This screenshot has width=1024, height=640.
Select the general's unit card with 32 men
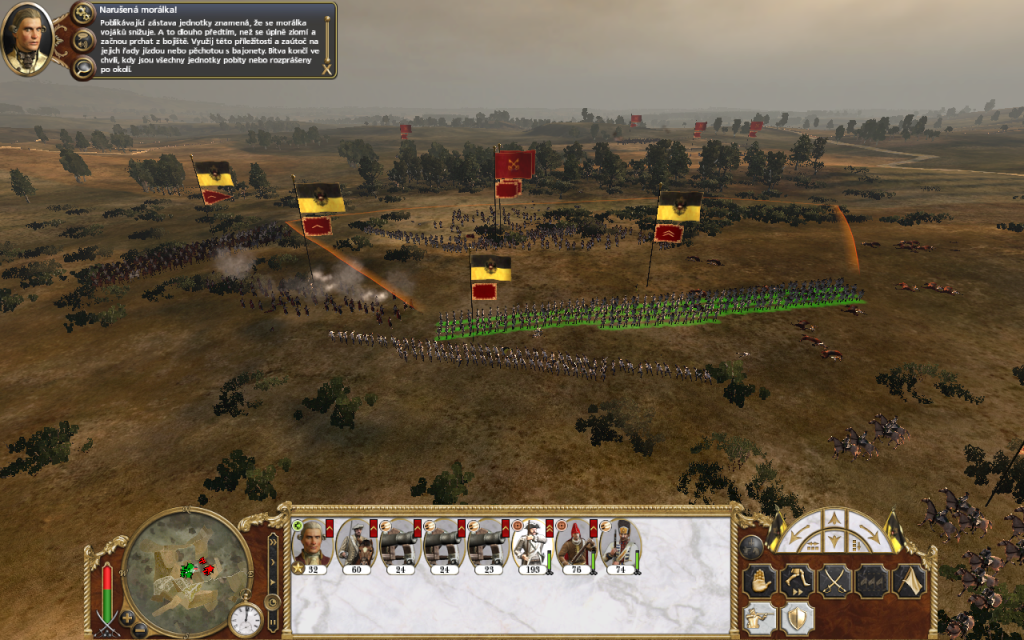click(312, 546)
